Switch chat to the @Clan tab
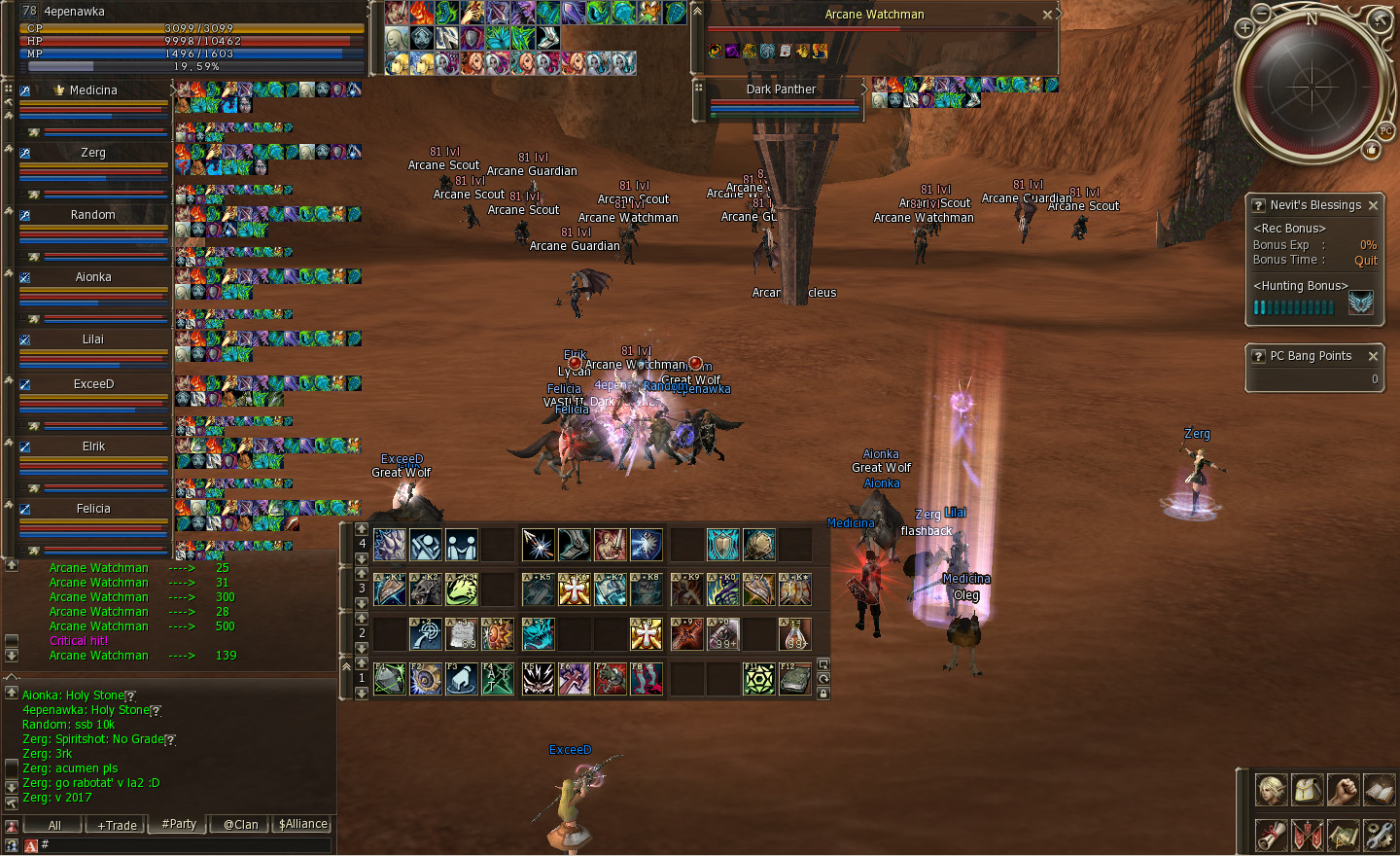Viewport: 1400px width, 857px height. [x=240, y=825]
